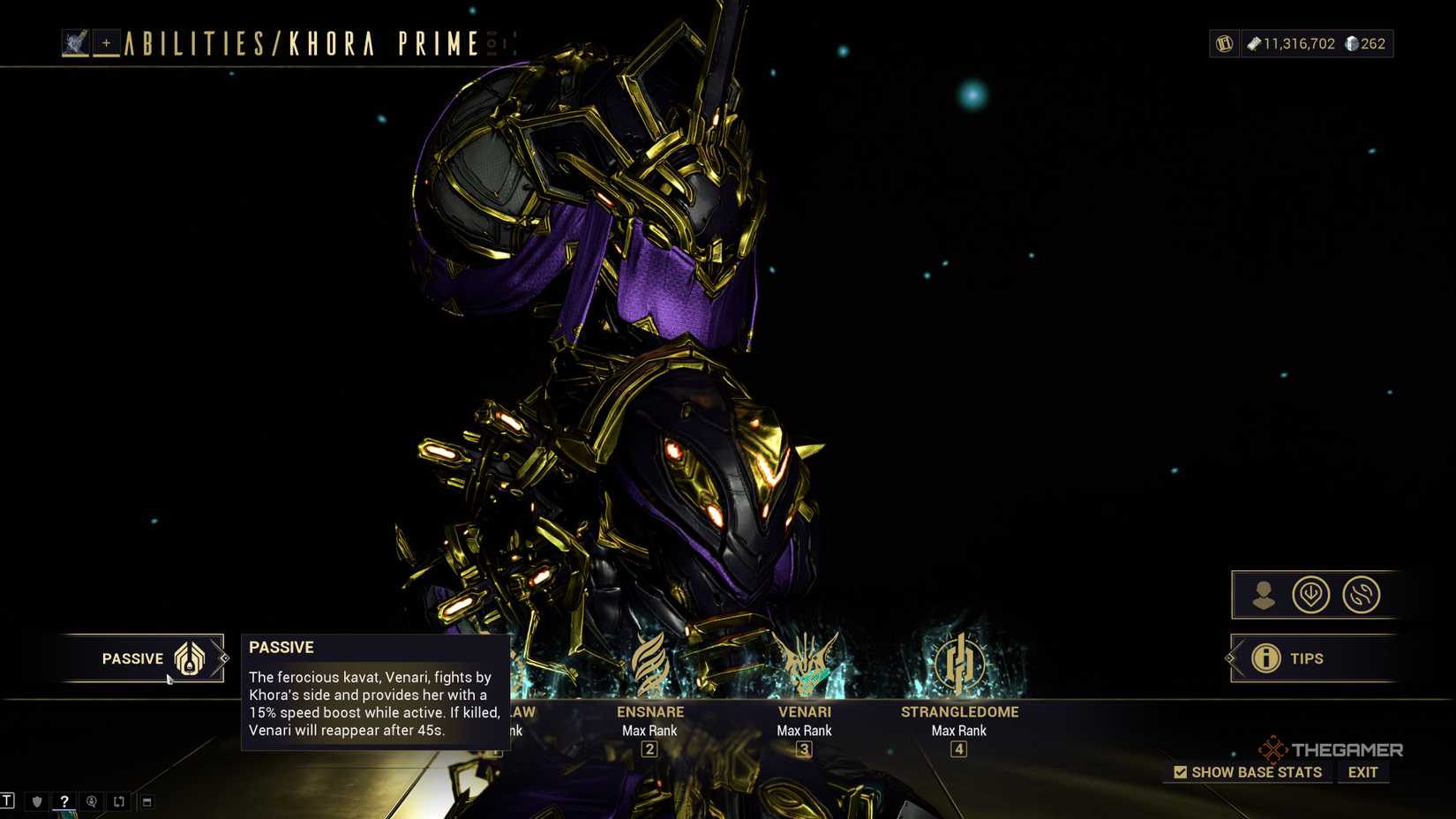Screen dimensions: 1456x819
Task: Toggle the loop icon in bottom status bar
Action: pyautogui.click(x=118, y=801)
